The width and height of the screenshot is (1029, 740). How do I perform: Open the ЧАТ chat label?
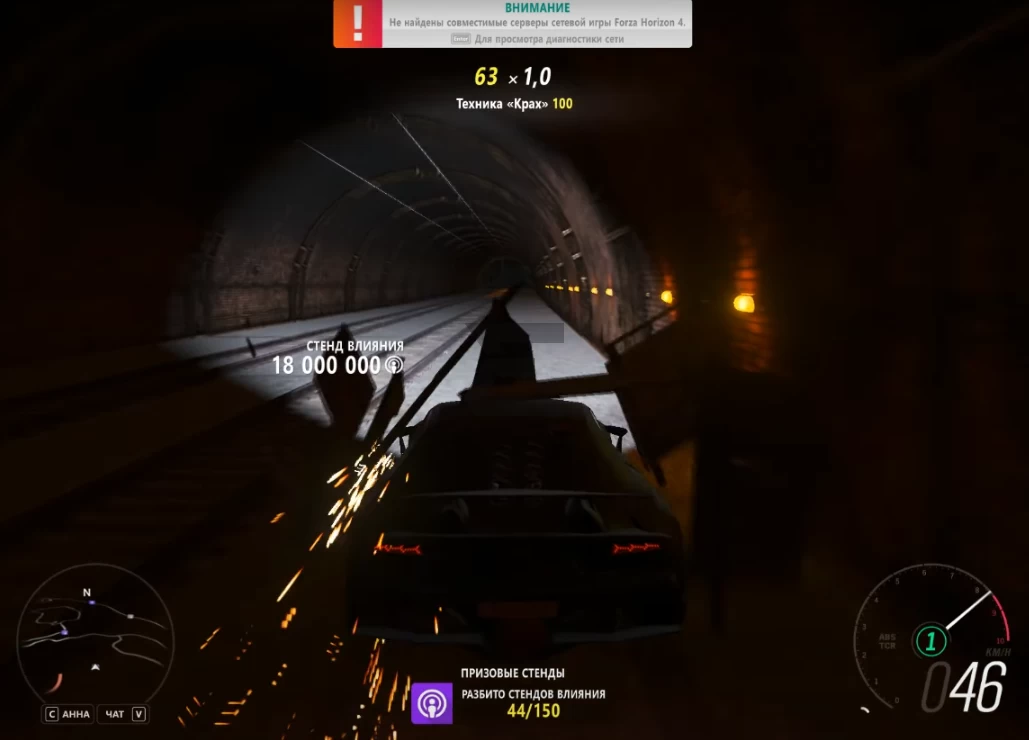click(115, 714)
